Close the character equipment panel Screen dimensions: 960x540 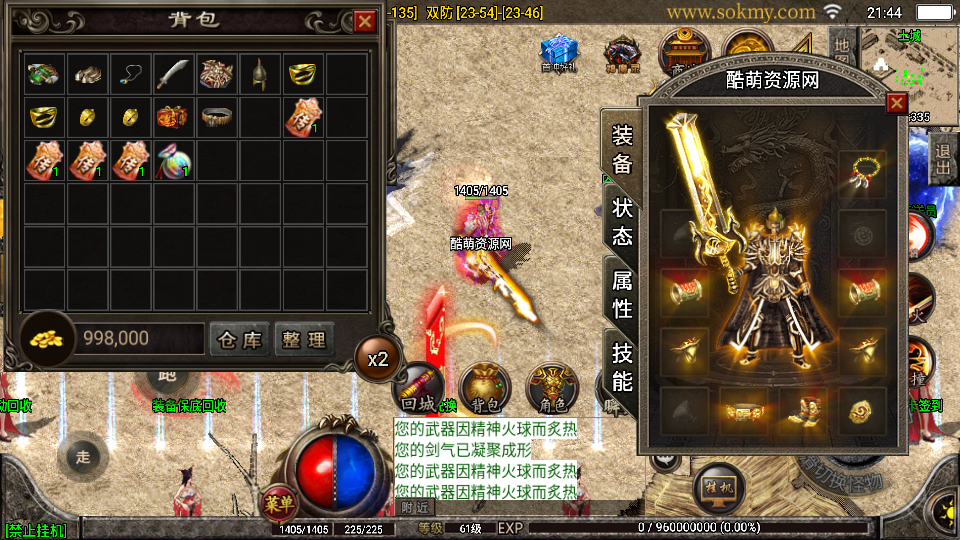pos(896,103)
